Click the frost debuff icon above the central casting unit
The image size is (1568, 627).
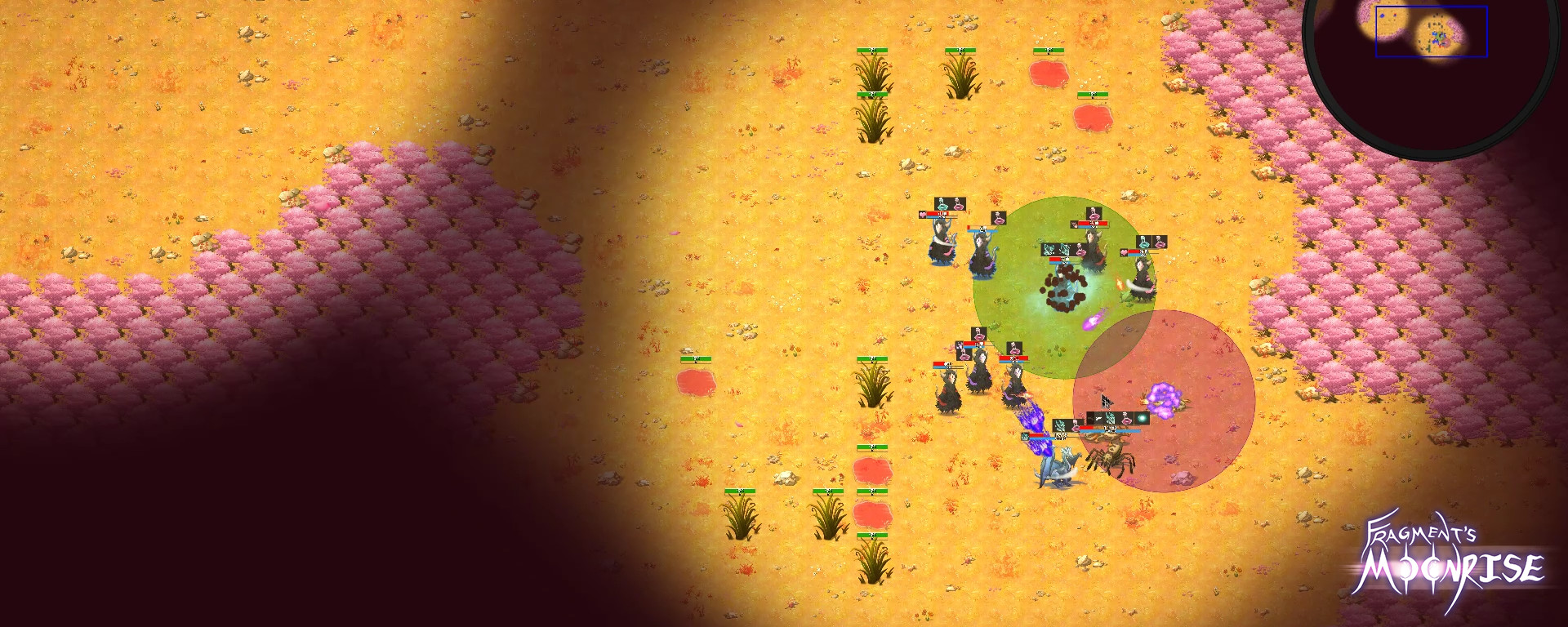1049,249
